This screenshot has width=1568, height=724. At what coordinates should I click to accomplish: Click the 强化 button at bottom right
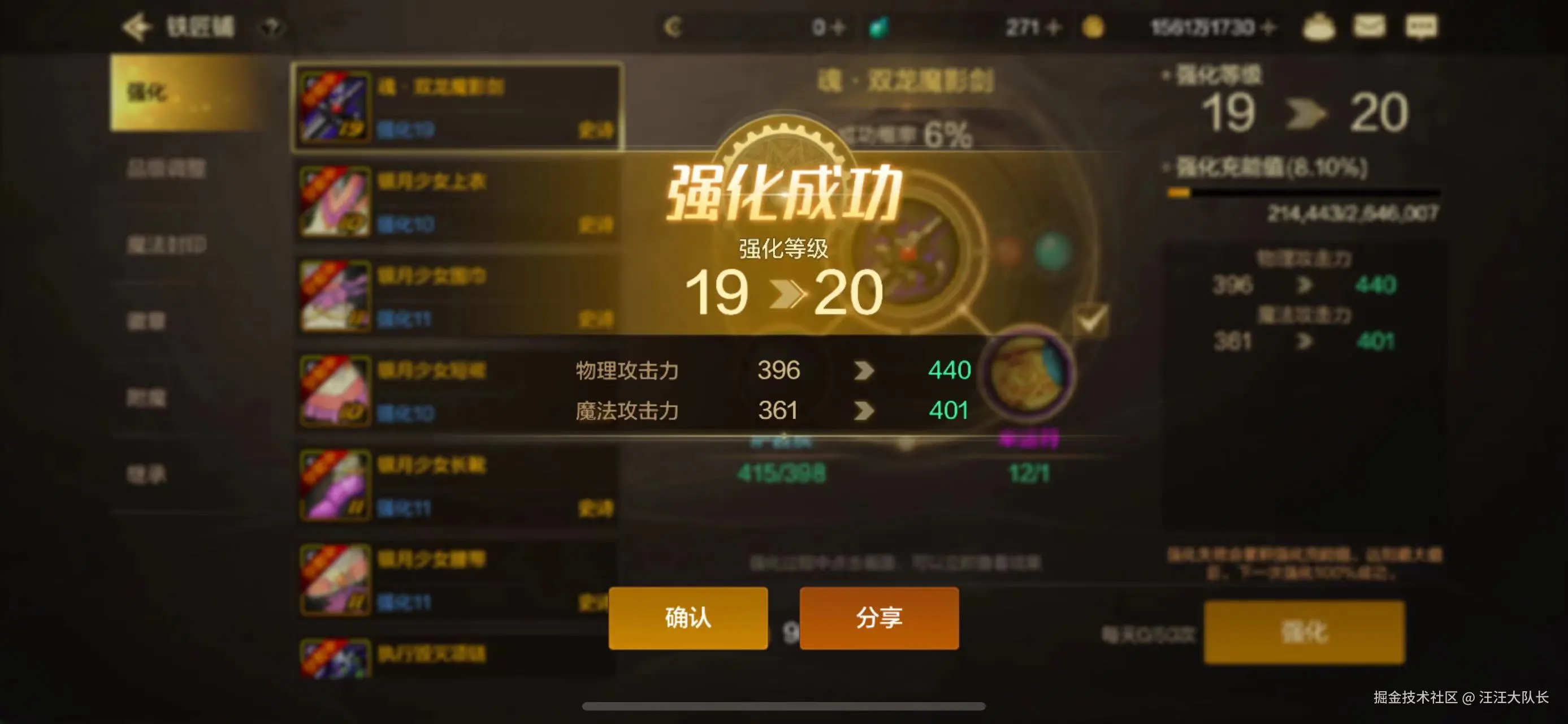point(1306,633)
